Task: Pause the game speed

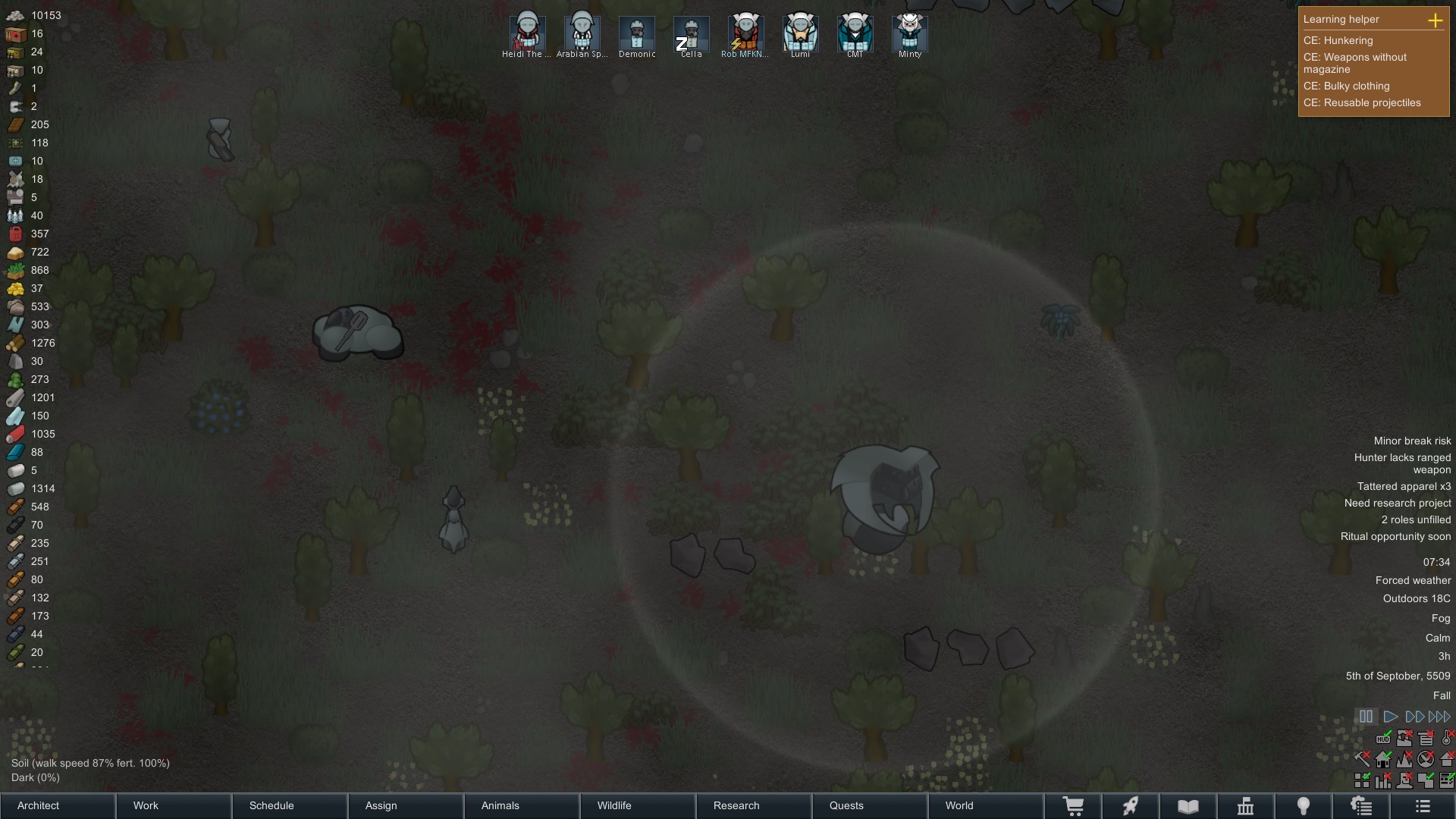Action: click(x=1366, y=717)
